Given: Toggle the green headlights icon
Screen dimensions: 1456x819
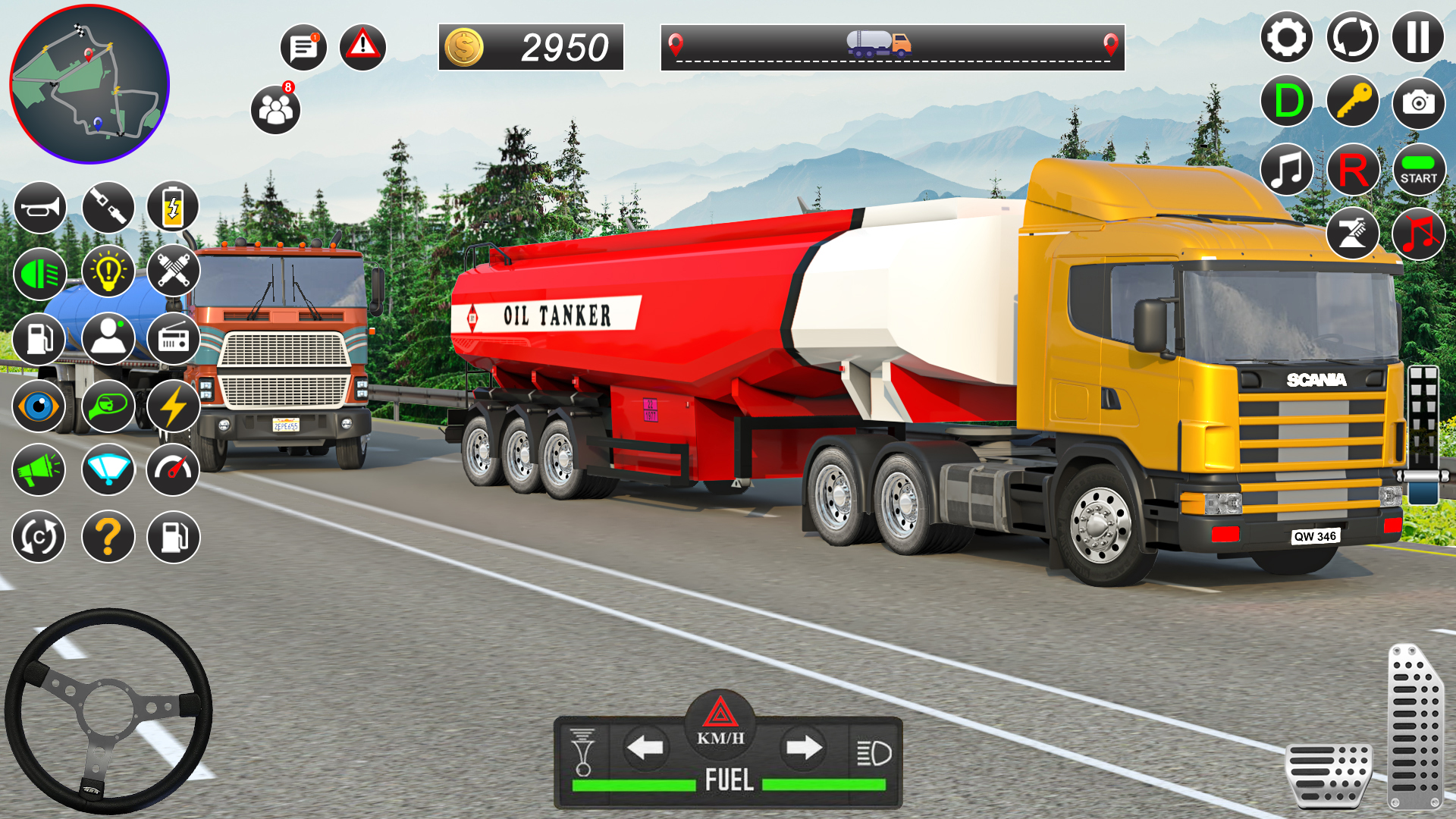Looking at the screenshot, I should click(x=39, y=274).
